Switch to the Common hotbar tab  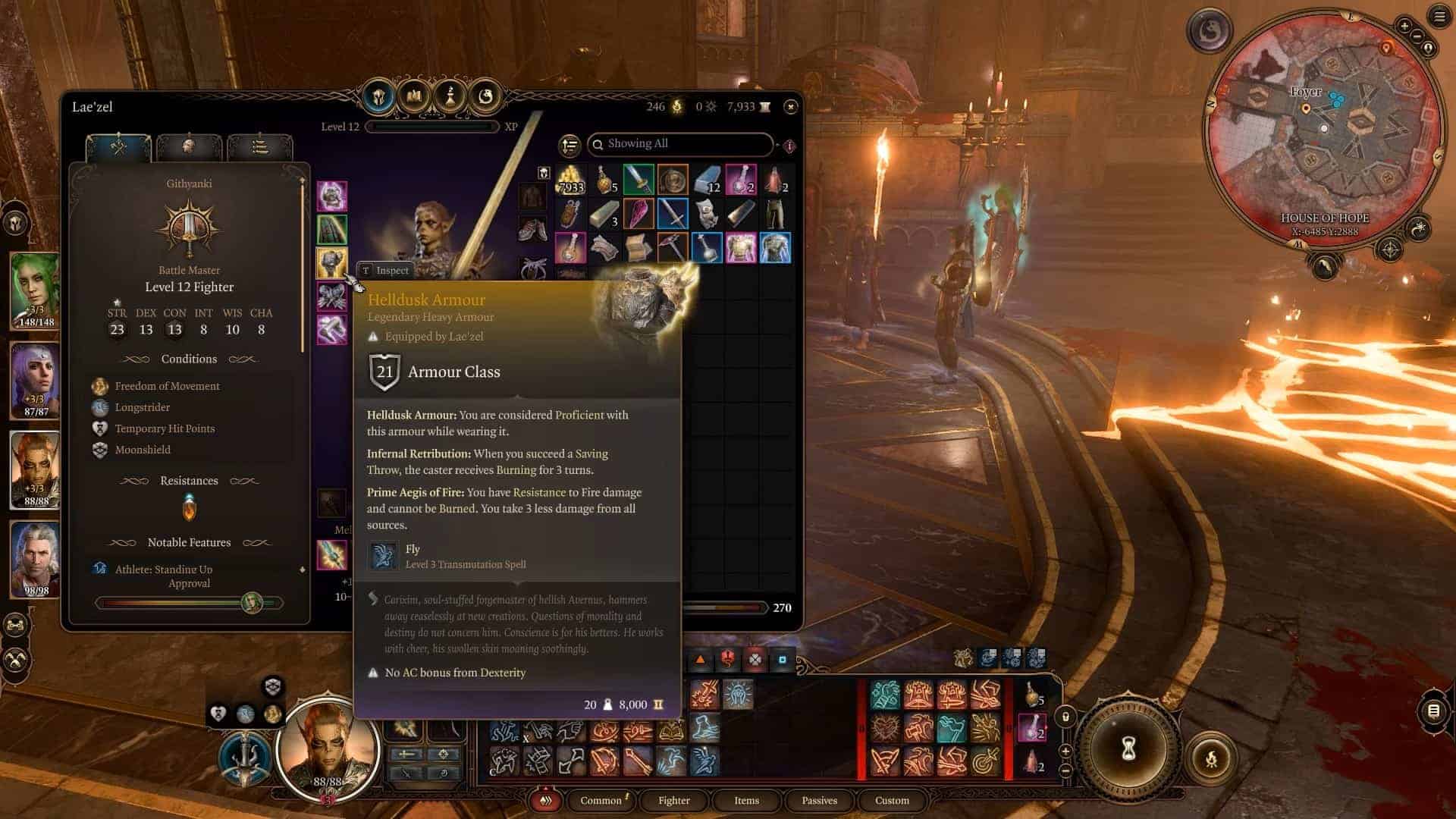[601, 800]
